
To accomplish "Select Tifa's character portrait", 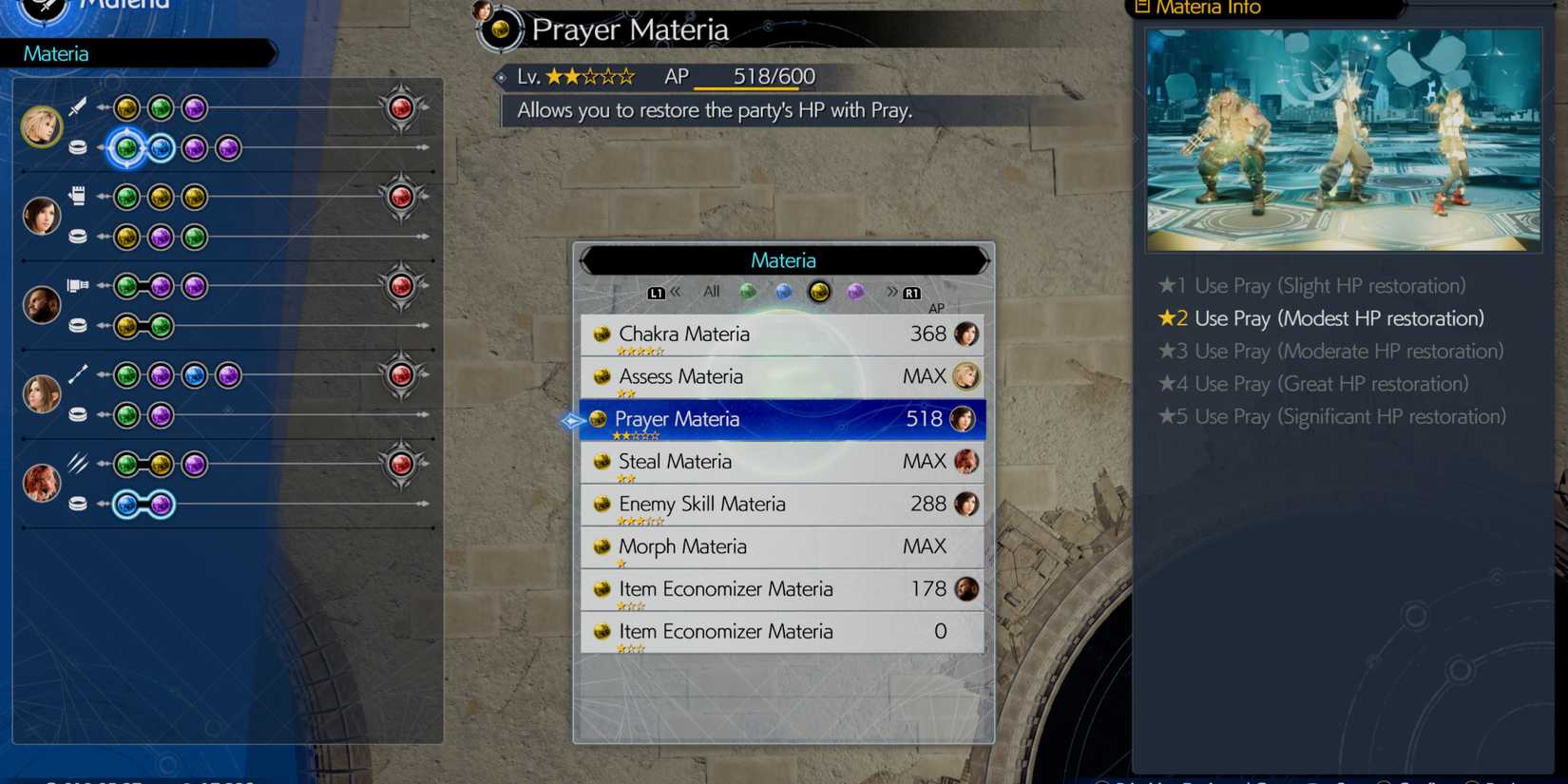I will (x=42, y=215).
